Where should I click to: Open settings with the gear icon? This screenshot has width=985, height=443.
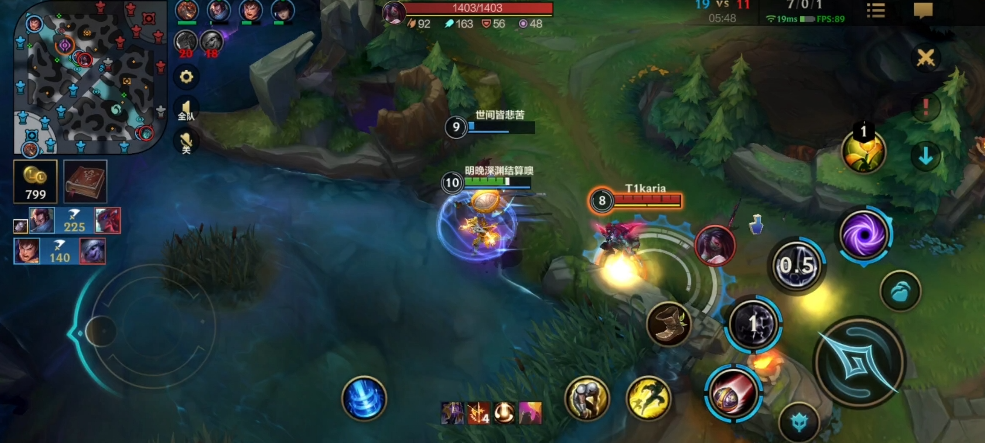click(x=185, y=76)
